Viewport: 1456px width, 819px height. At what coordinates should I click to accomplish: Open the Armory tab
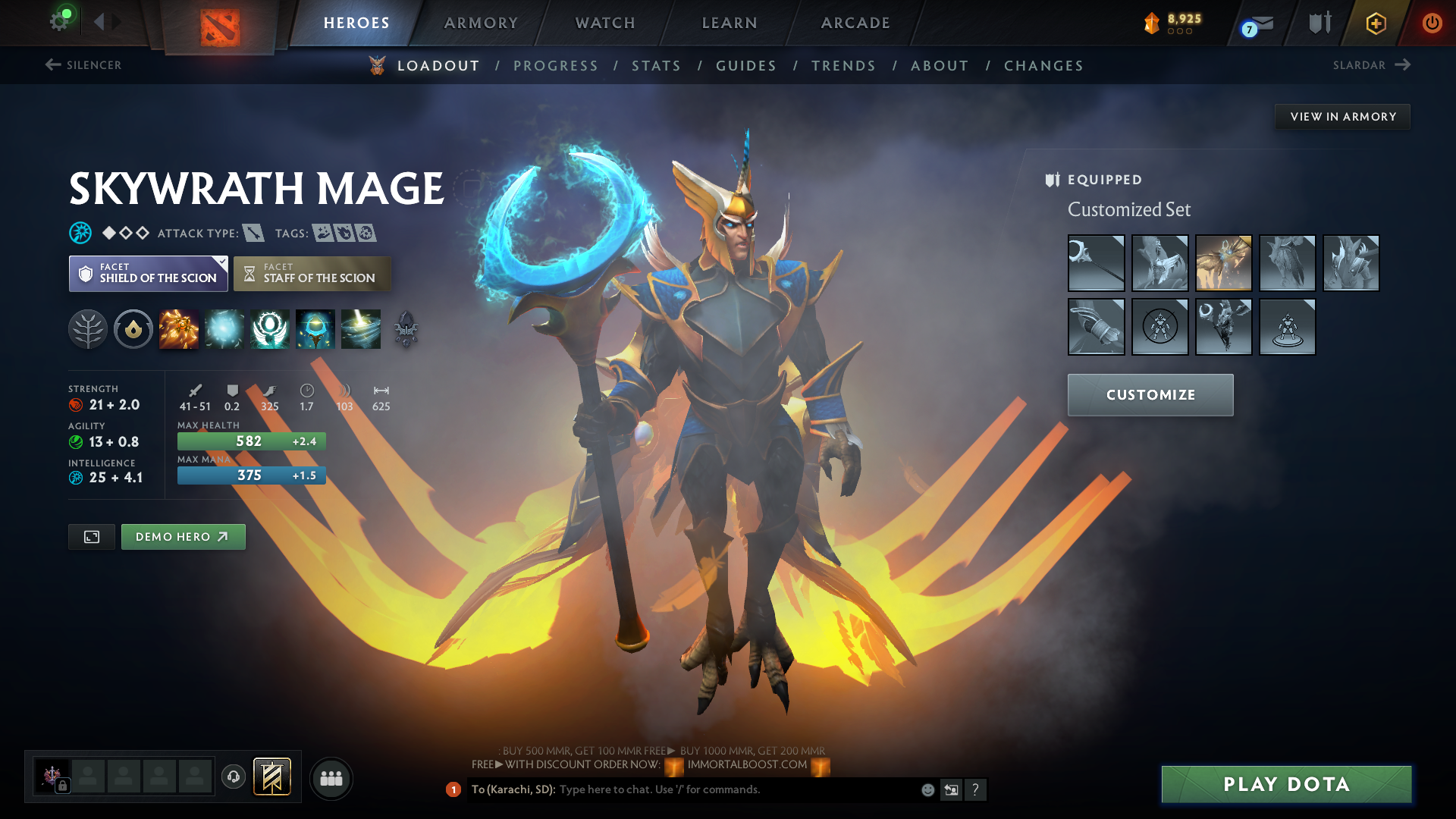point(481,23)
